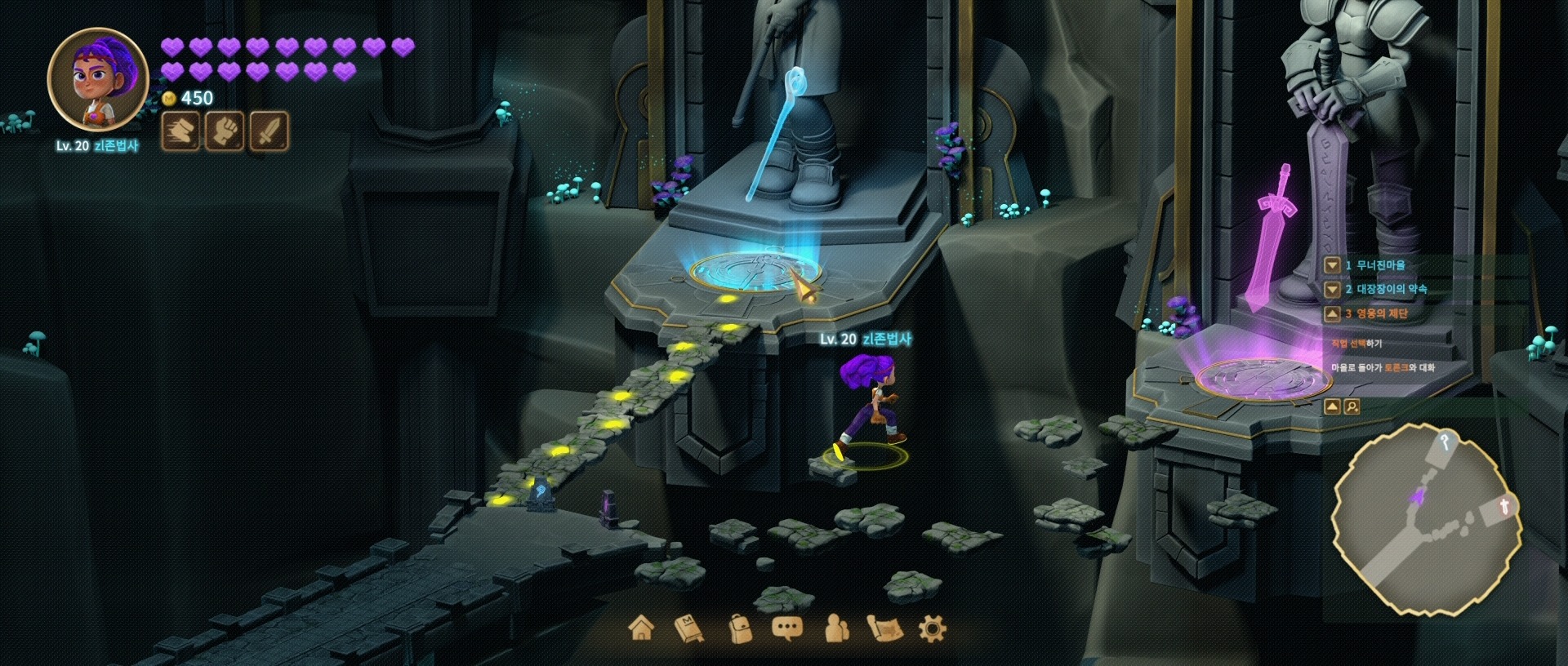
Task: Open the home icon in bottom toolbar
Action: click(642, 628)
